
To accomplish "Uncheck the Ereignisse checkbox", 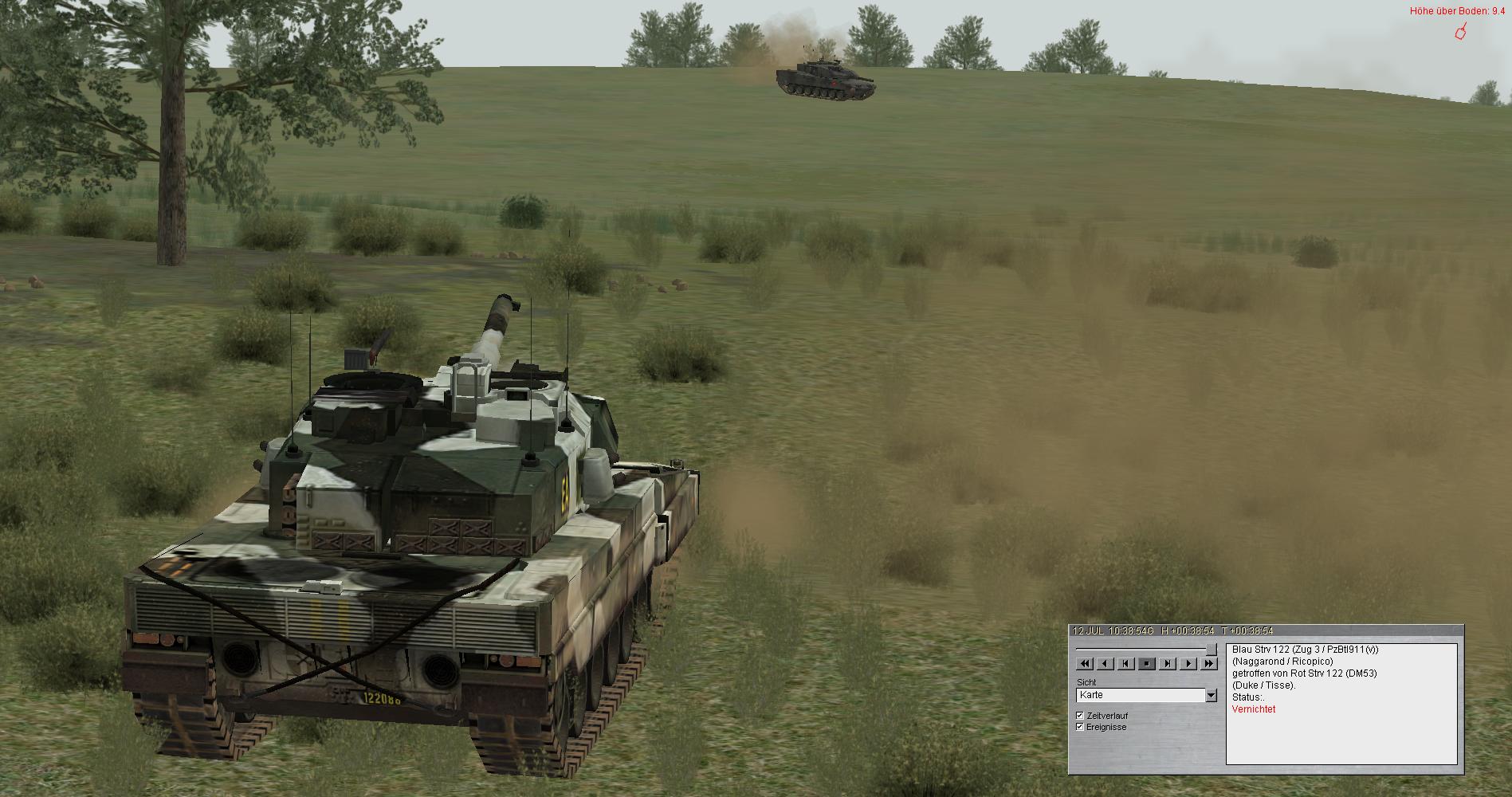I will pos(1080,727).
